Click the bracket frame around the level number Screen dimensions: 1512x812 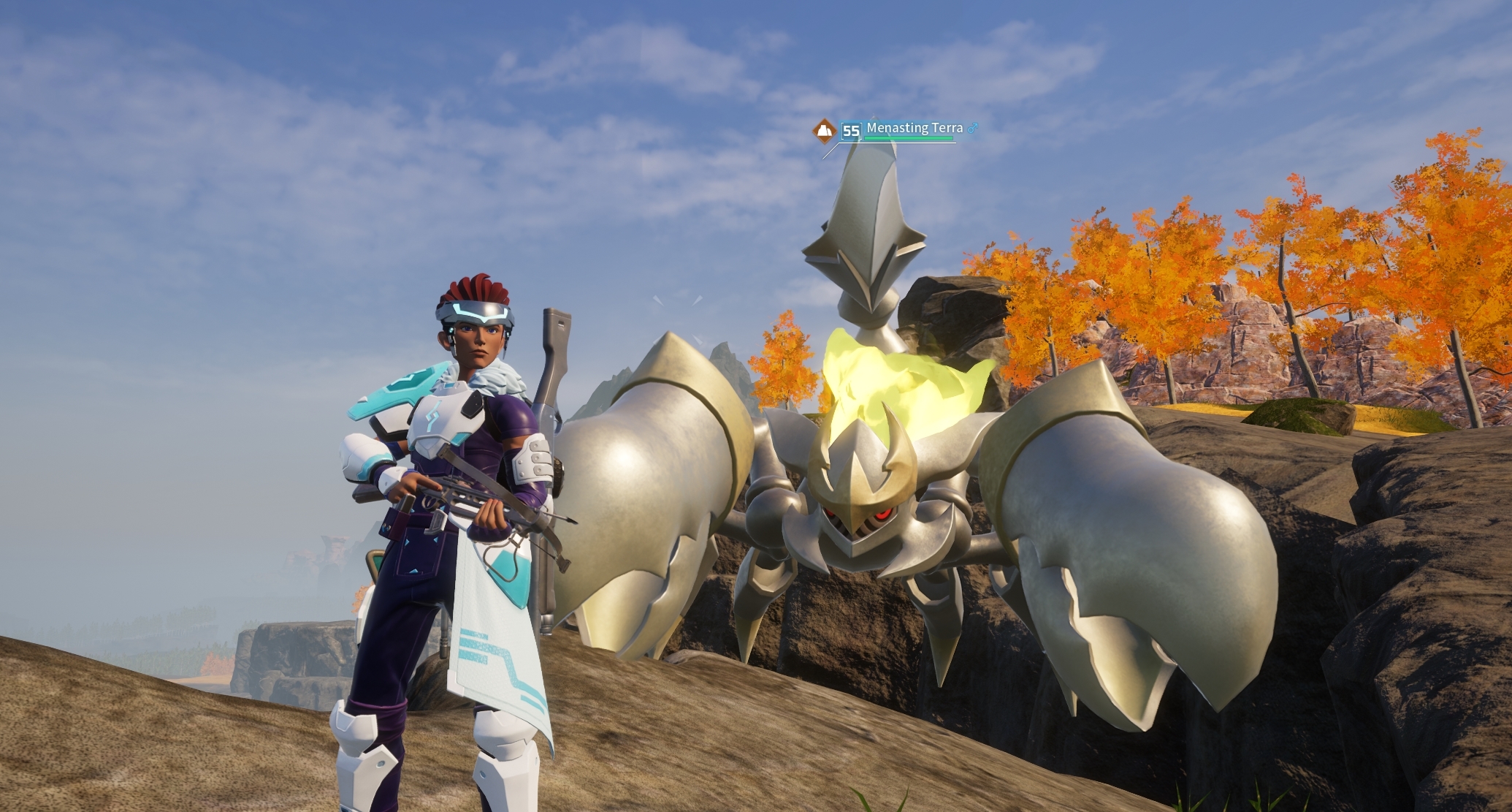pos(842,131)
